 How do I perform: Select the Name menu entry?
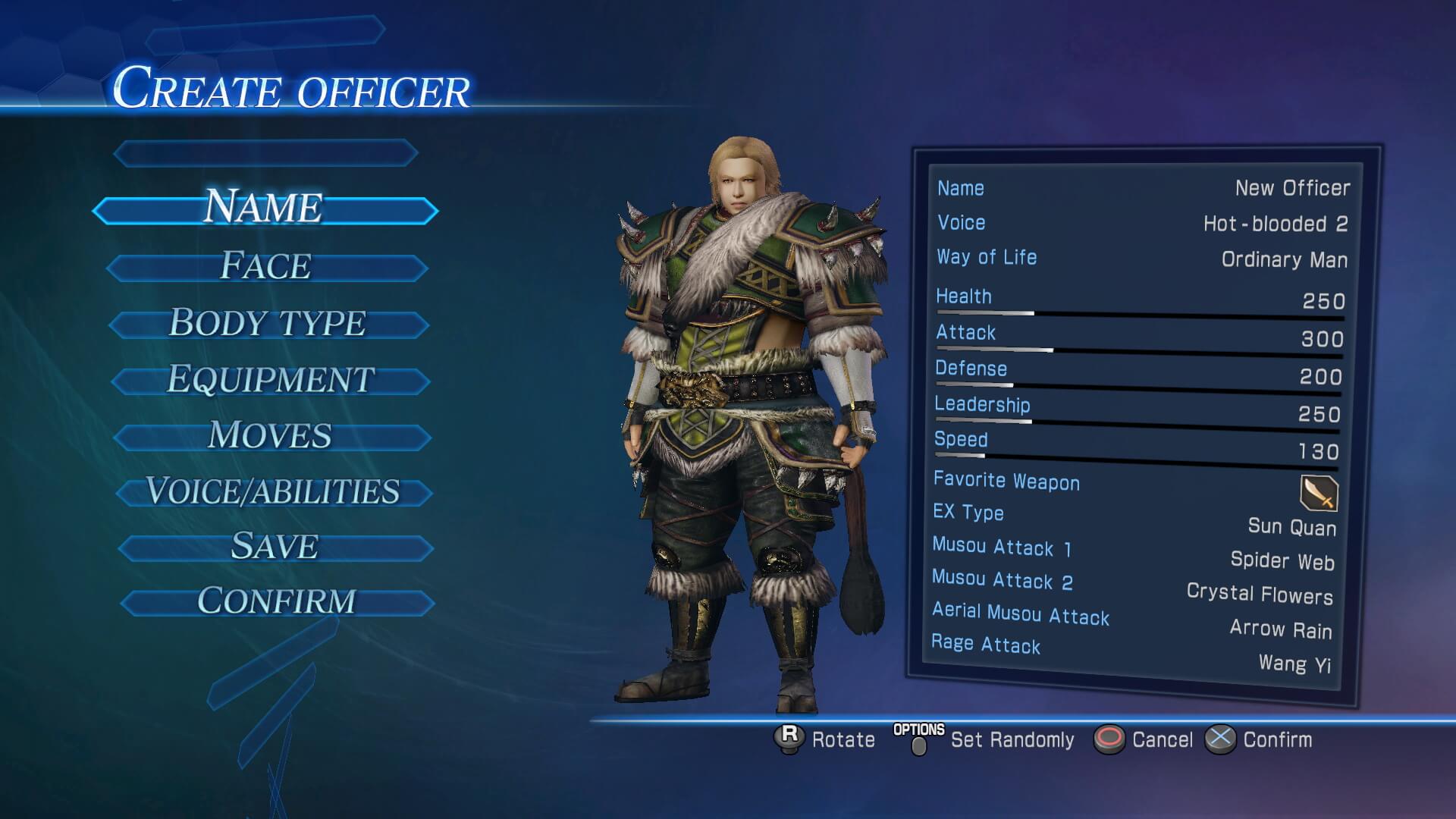(265, 209)
